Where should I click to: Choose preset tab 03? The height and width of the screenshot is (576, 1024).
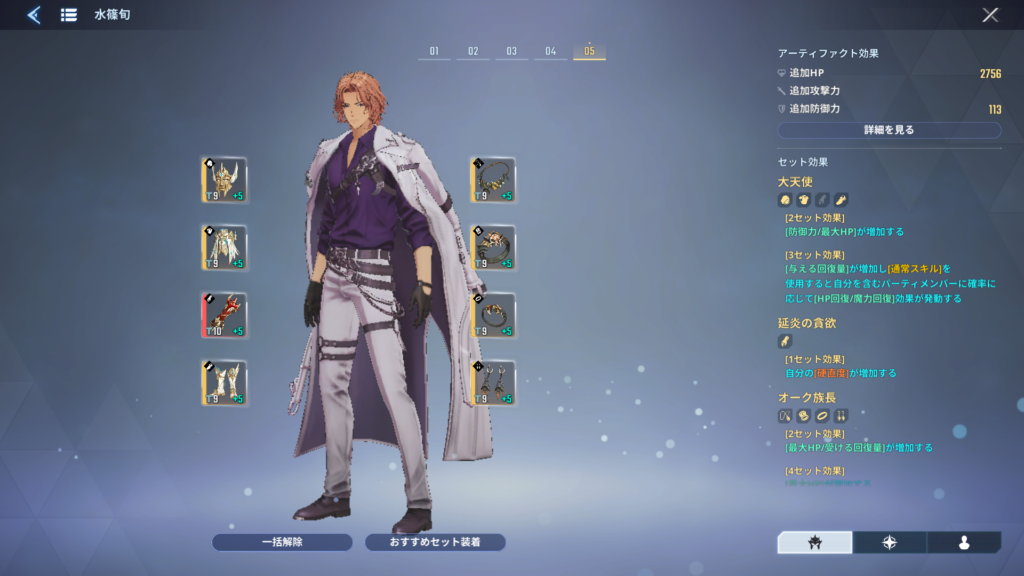[511, 51]
